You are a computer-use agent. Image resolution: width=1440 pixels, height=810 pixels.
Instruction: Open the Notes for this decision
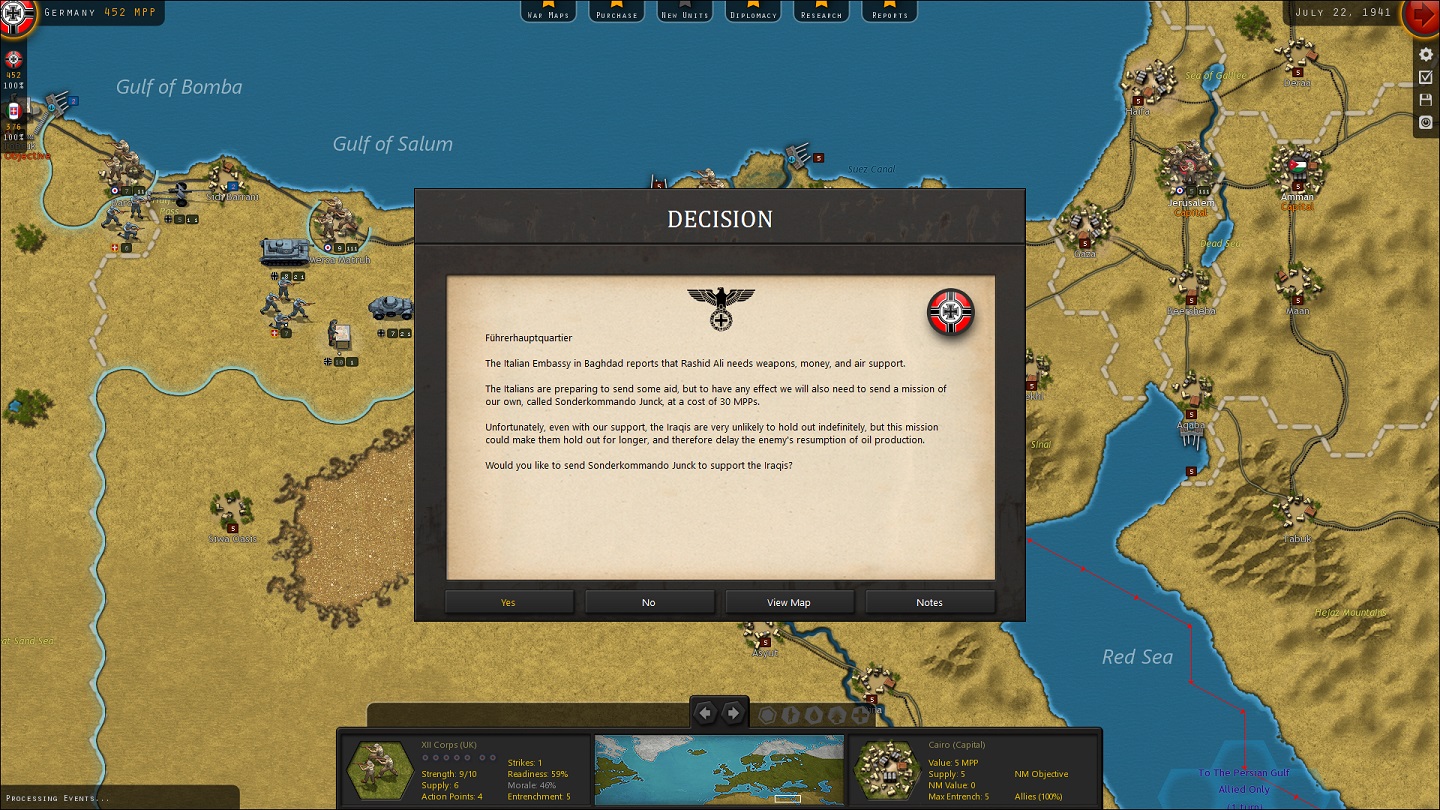[929, 602]
